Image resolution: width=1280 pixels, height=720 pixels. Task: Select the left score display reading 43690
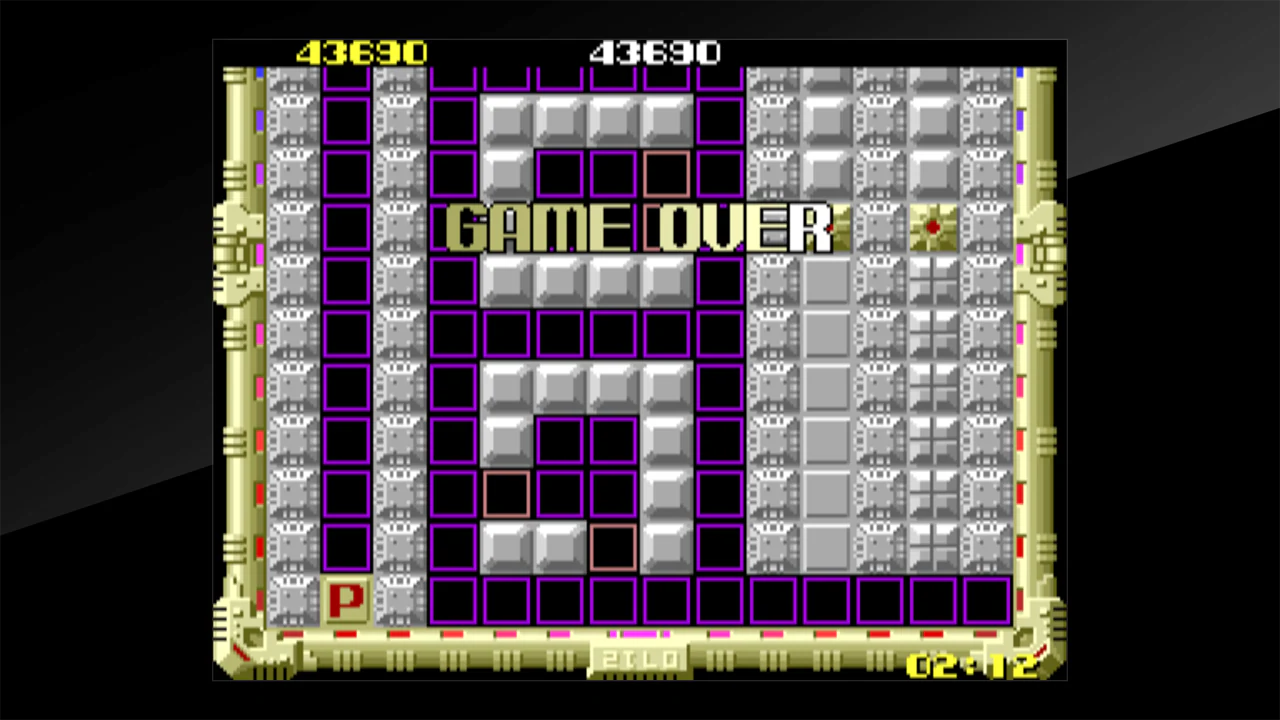(362, 52)
